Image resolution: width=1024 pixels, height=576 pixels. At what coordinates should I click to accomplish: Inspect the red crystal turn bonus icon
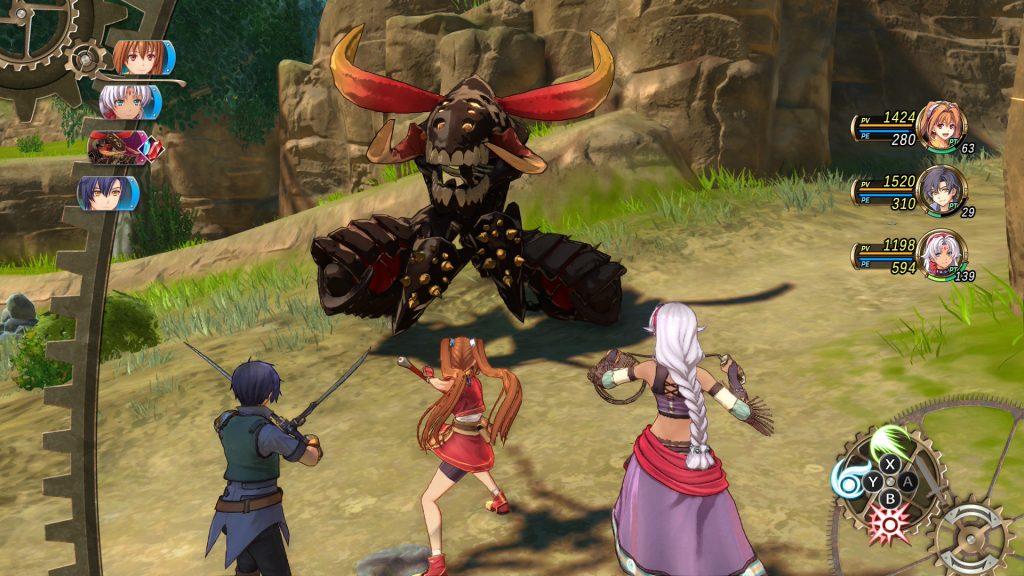pos(154,148)
